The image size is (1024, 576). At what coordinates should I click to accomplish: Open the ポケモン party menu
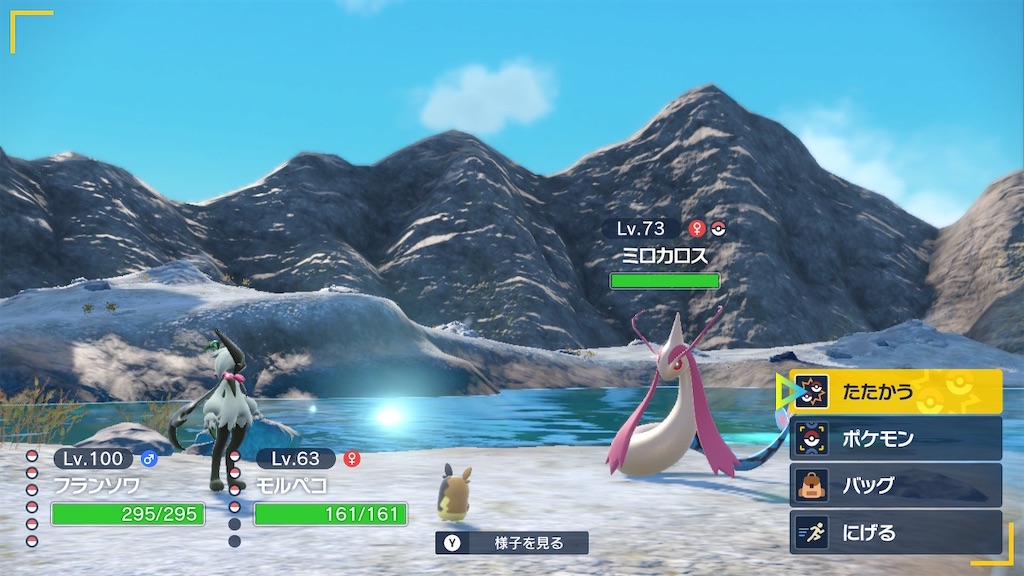point(895,438)
